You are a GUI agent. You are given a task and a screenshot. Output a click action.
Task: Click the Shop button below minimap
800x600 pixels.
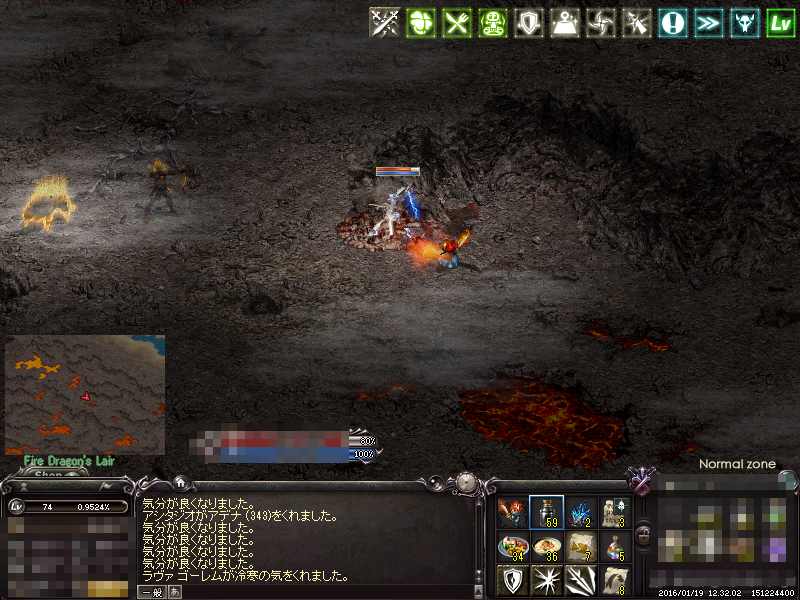pos(48,475)
